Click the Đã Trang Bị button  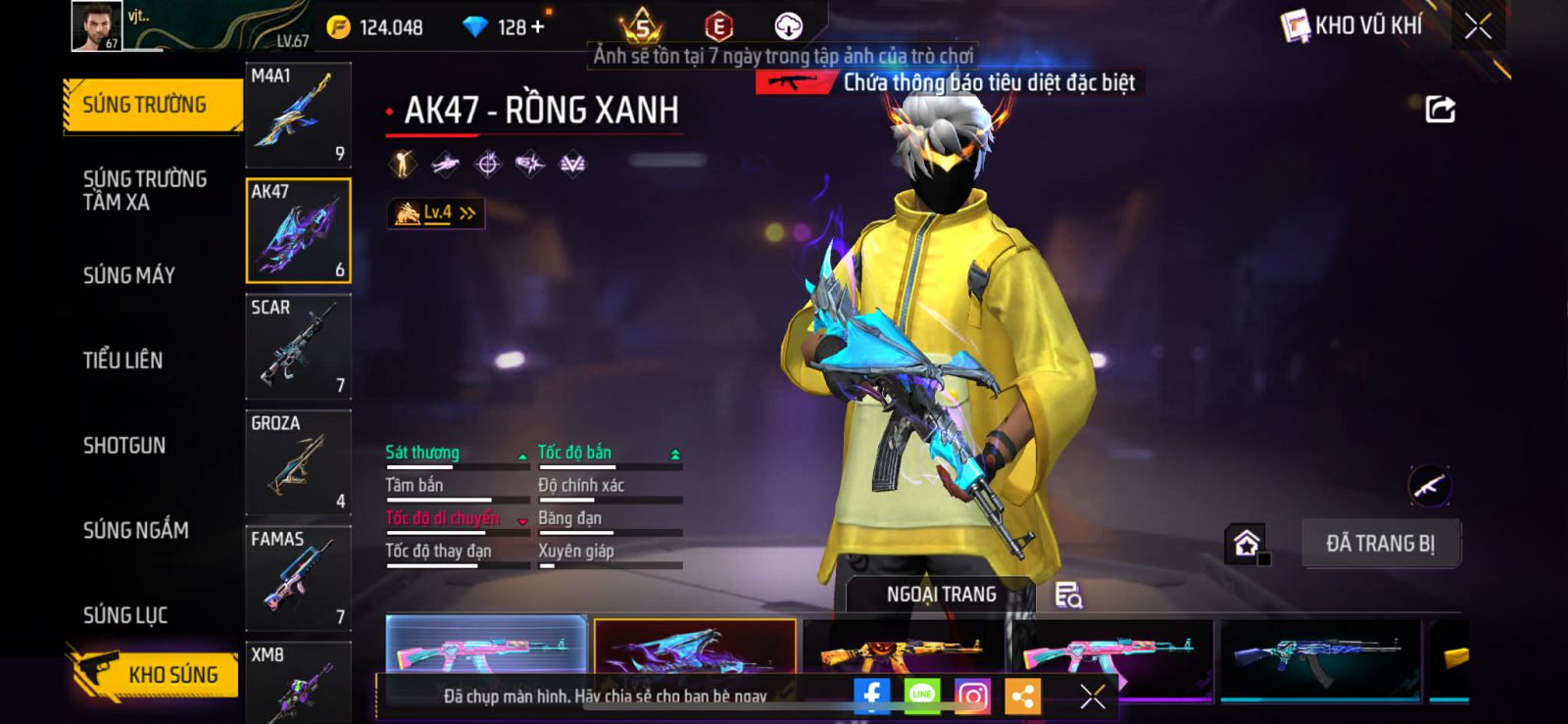1380,544
